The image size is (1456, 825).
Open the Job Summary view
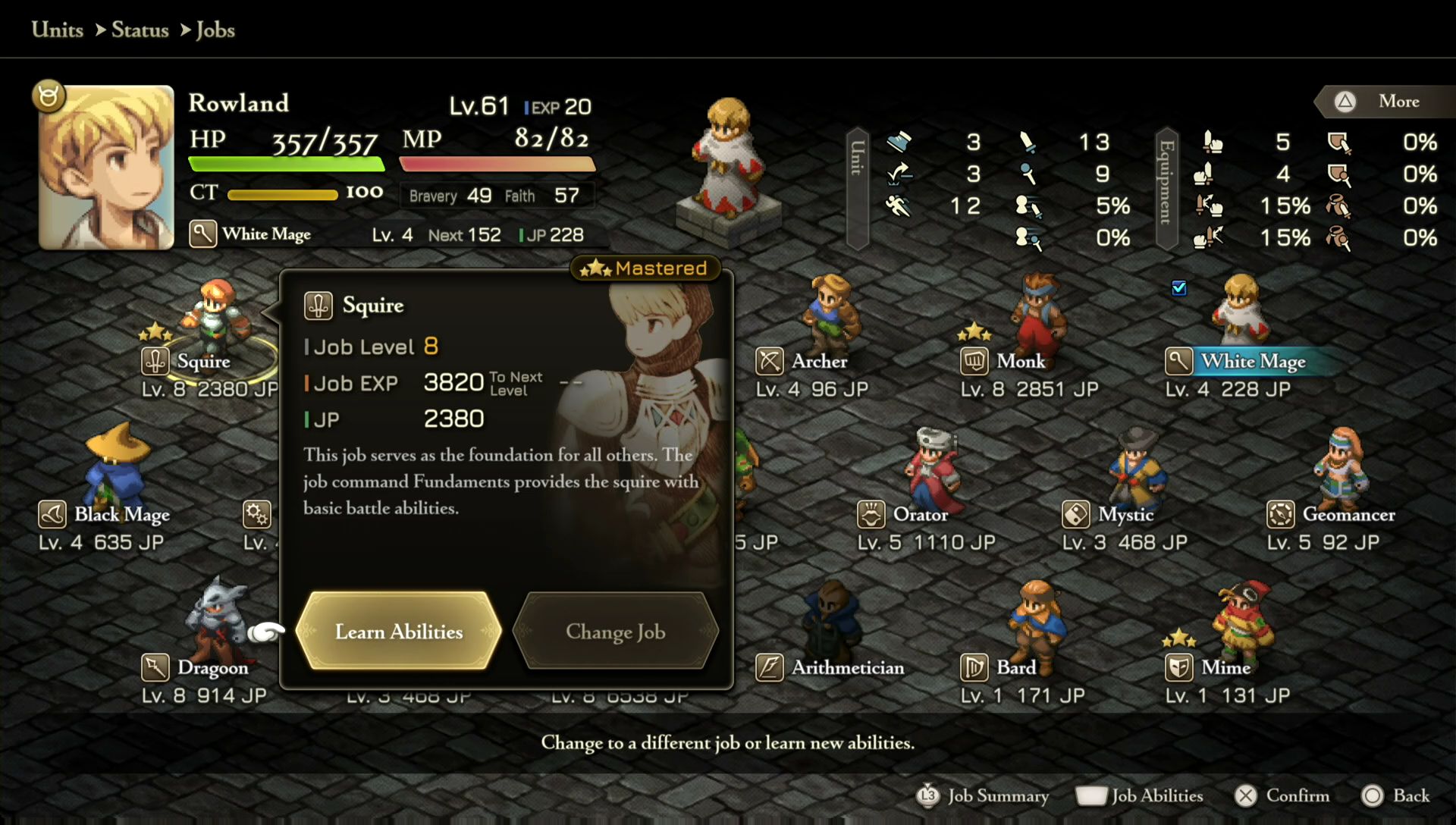(984, 795)
